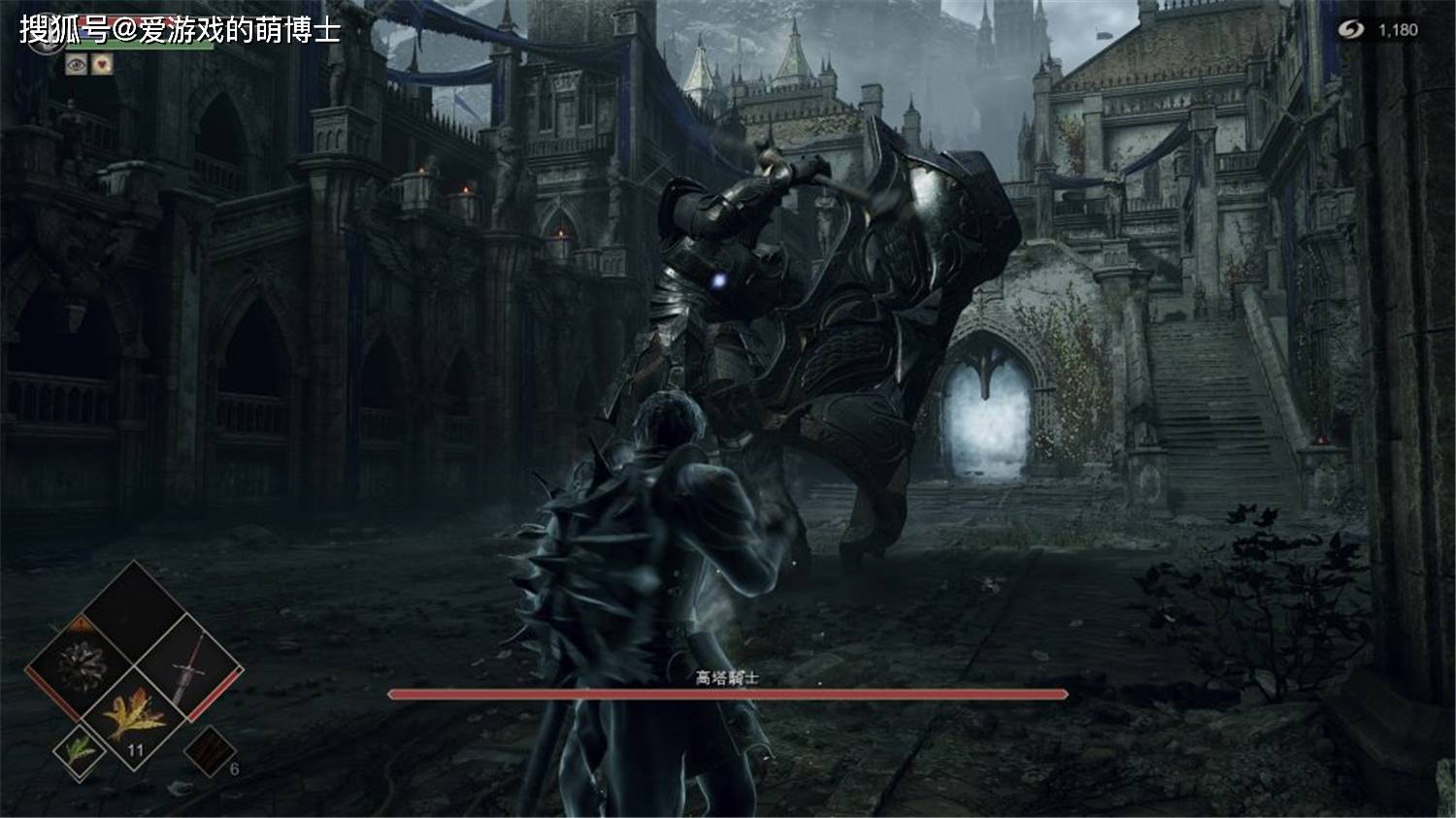1456x818 pixels.
Task: Select the empty top spell slot
Action: pyautogui.click(x=134, y=611)
